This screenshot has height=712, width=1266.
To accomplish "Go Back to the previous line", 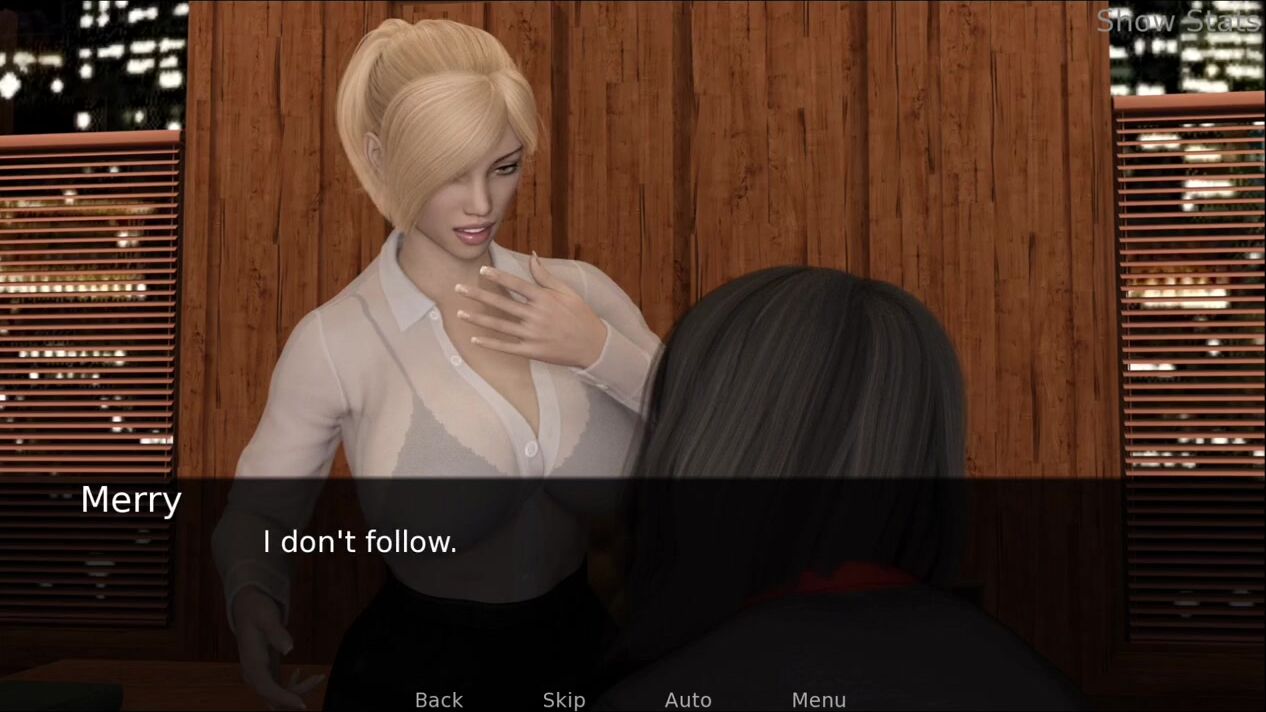I will click(439, 700).
